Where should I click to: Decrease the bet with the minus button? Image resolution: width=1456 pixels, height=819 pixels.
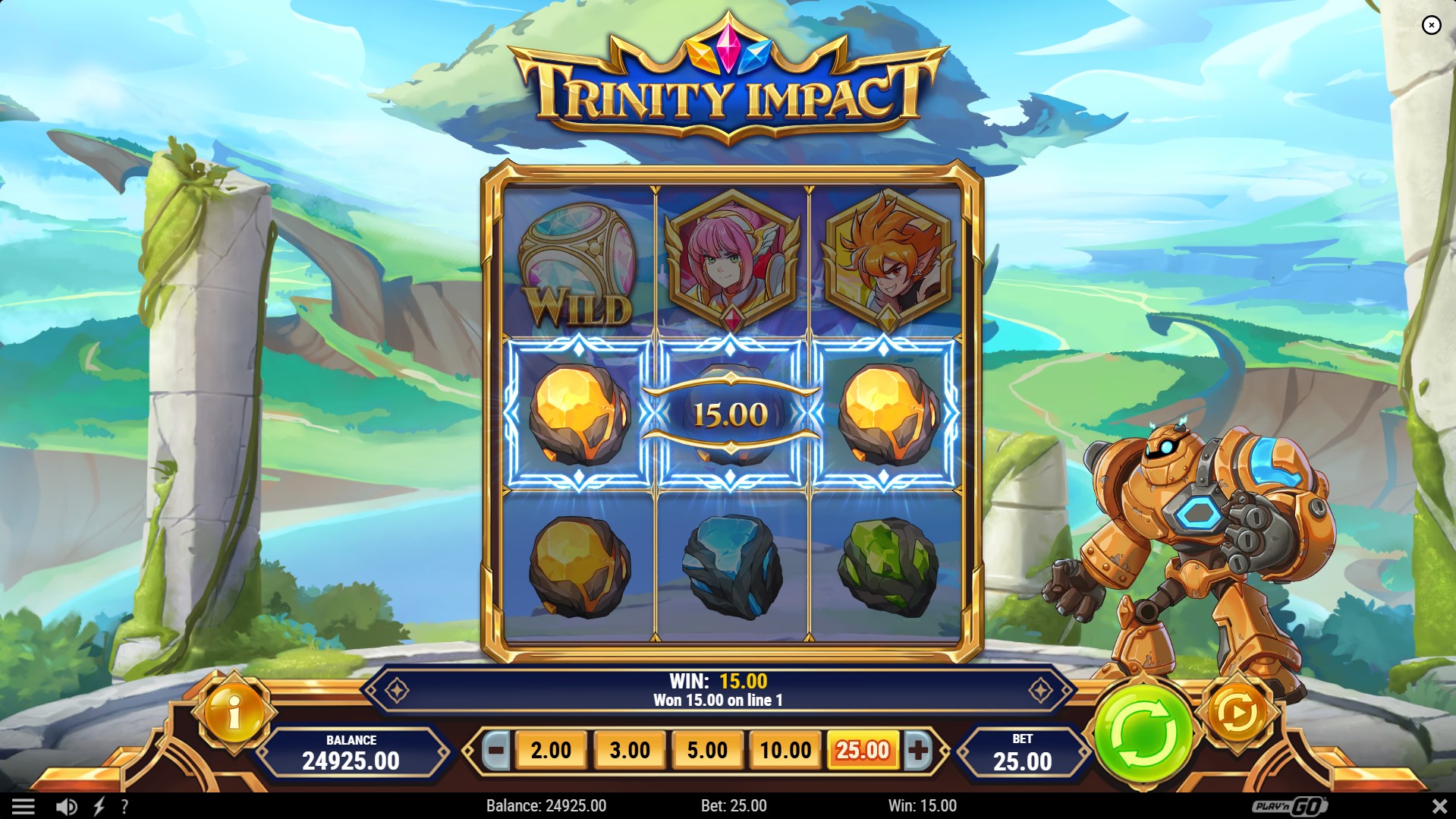pyautogui.click(x=496, y=751)
